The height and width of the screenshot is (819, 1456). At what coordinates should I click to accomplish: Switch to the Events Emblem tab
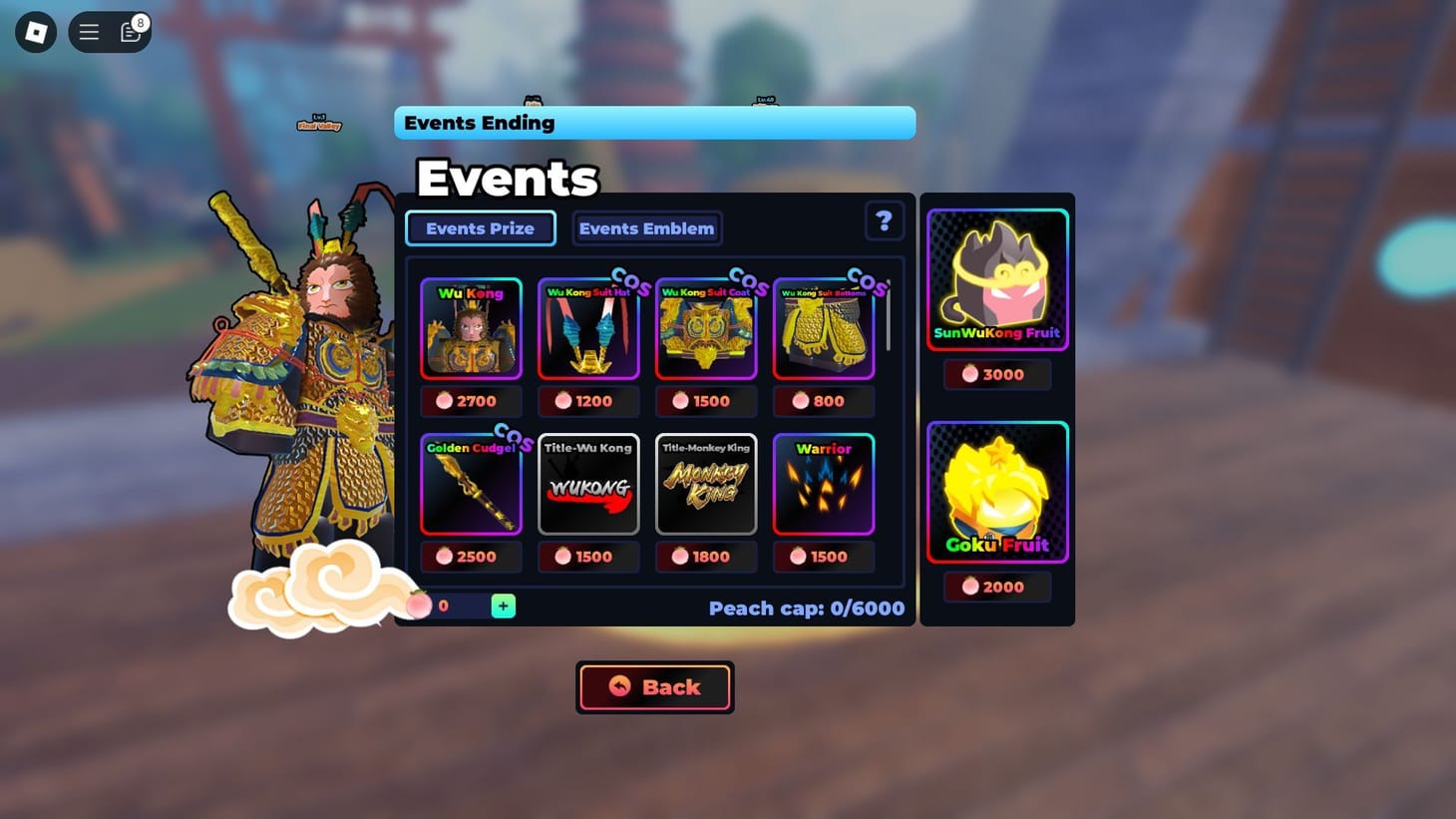click(646, 227)
